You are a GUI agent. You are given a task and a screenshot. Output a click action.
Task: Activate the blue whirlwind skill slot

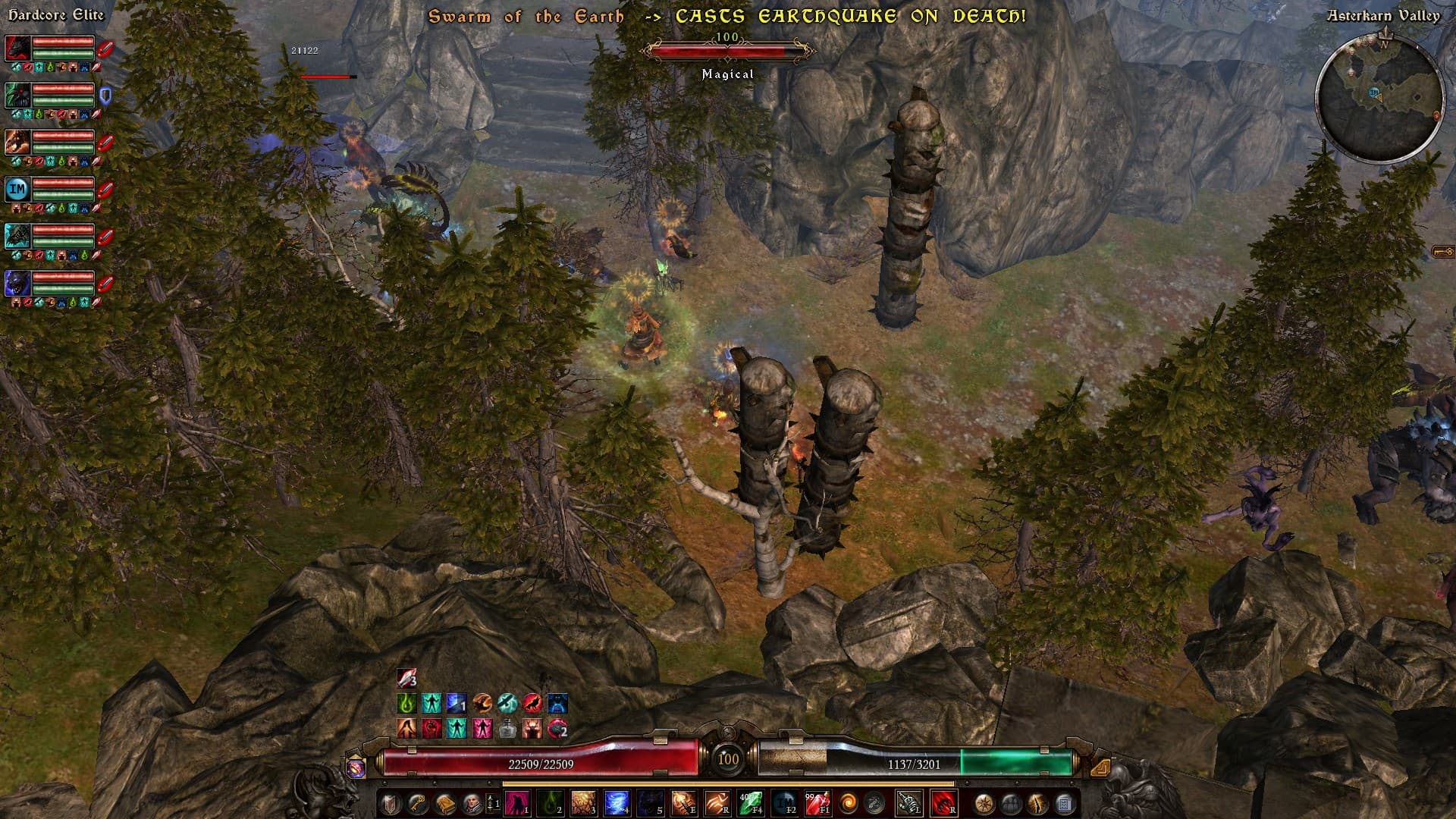[616, 802]
